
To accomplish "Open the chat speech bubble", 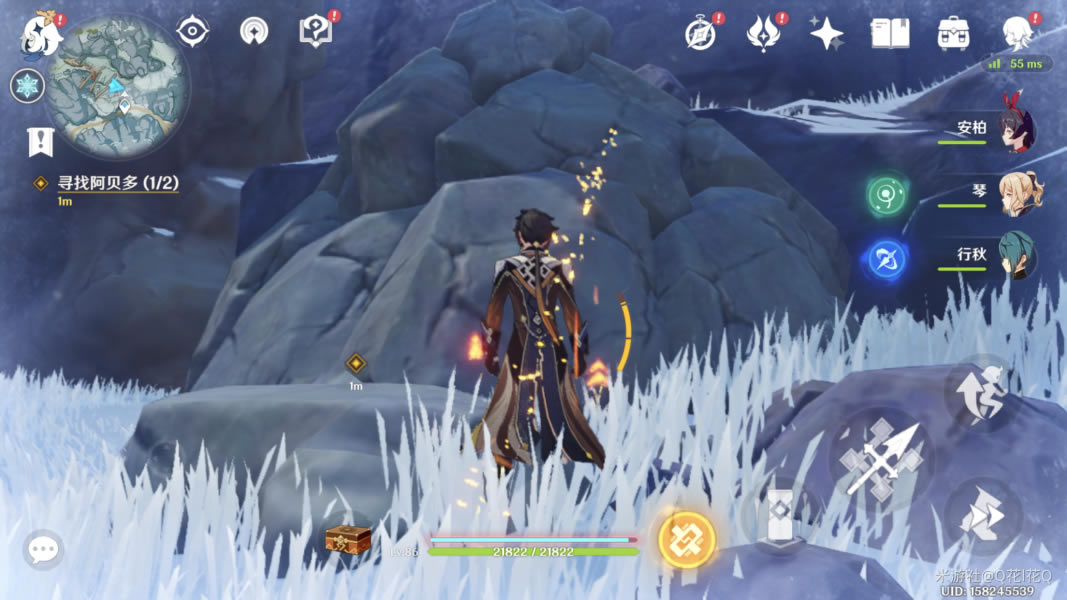I will [43, 549].
